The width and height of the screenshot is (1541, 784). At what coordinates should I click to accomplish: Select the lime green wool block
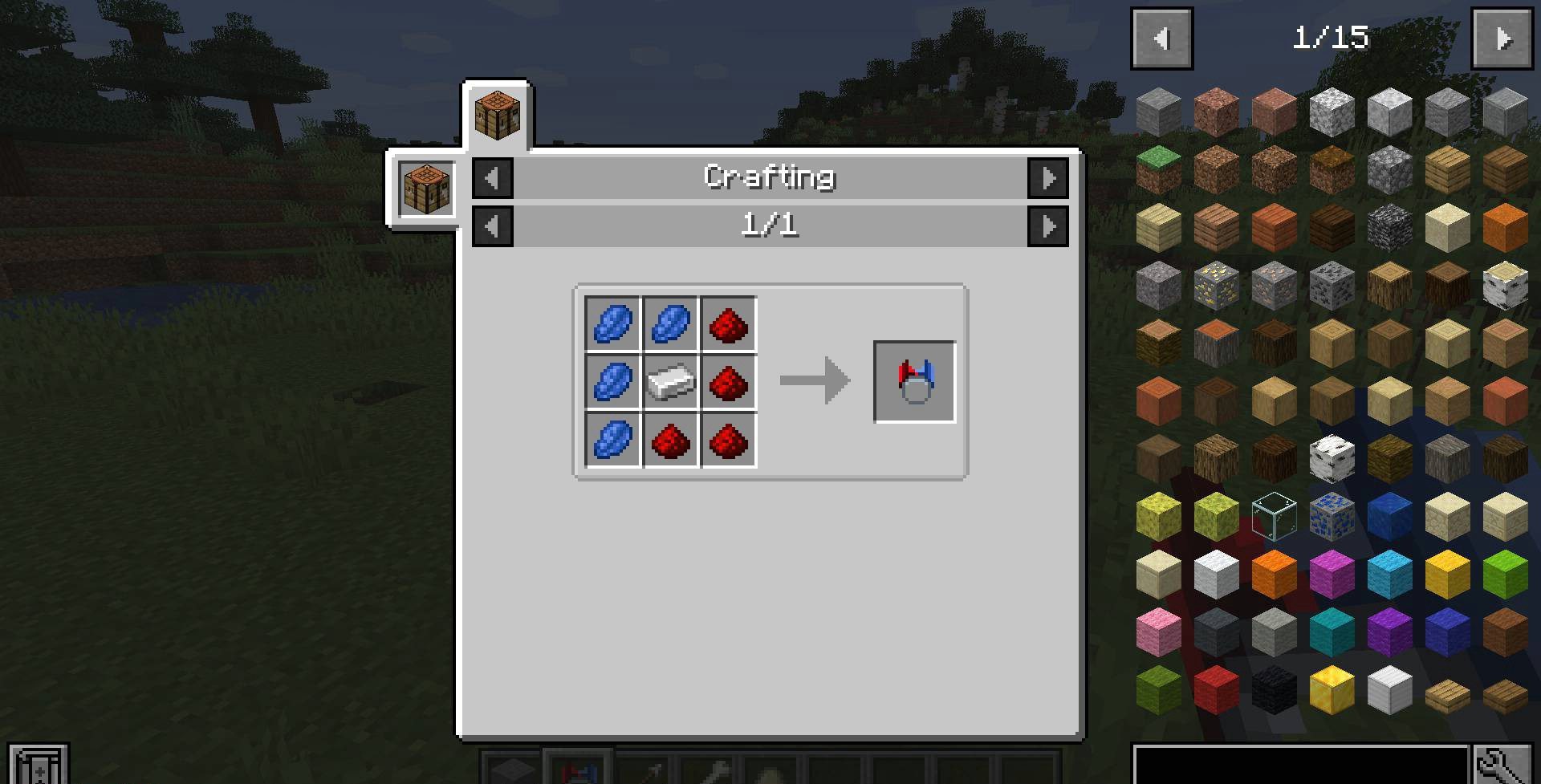point(1505,574)
